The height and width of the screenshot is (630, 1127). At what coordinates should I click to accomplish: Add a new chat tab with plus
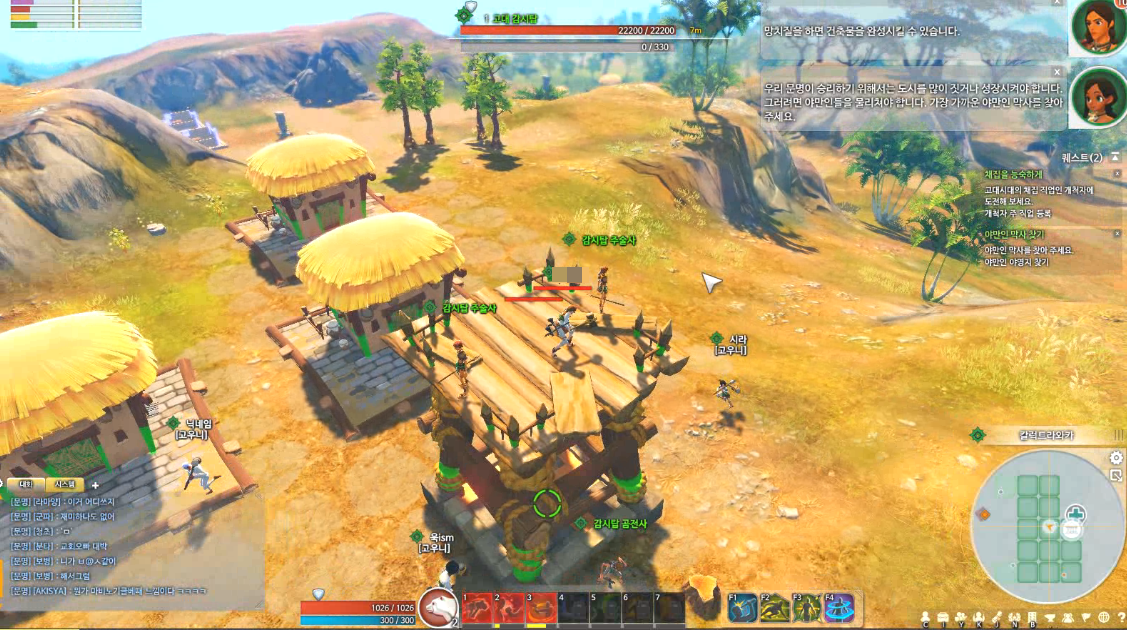[95, 485]
